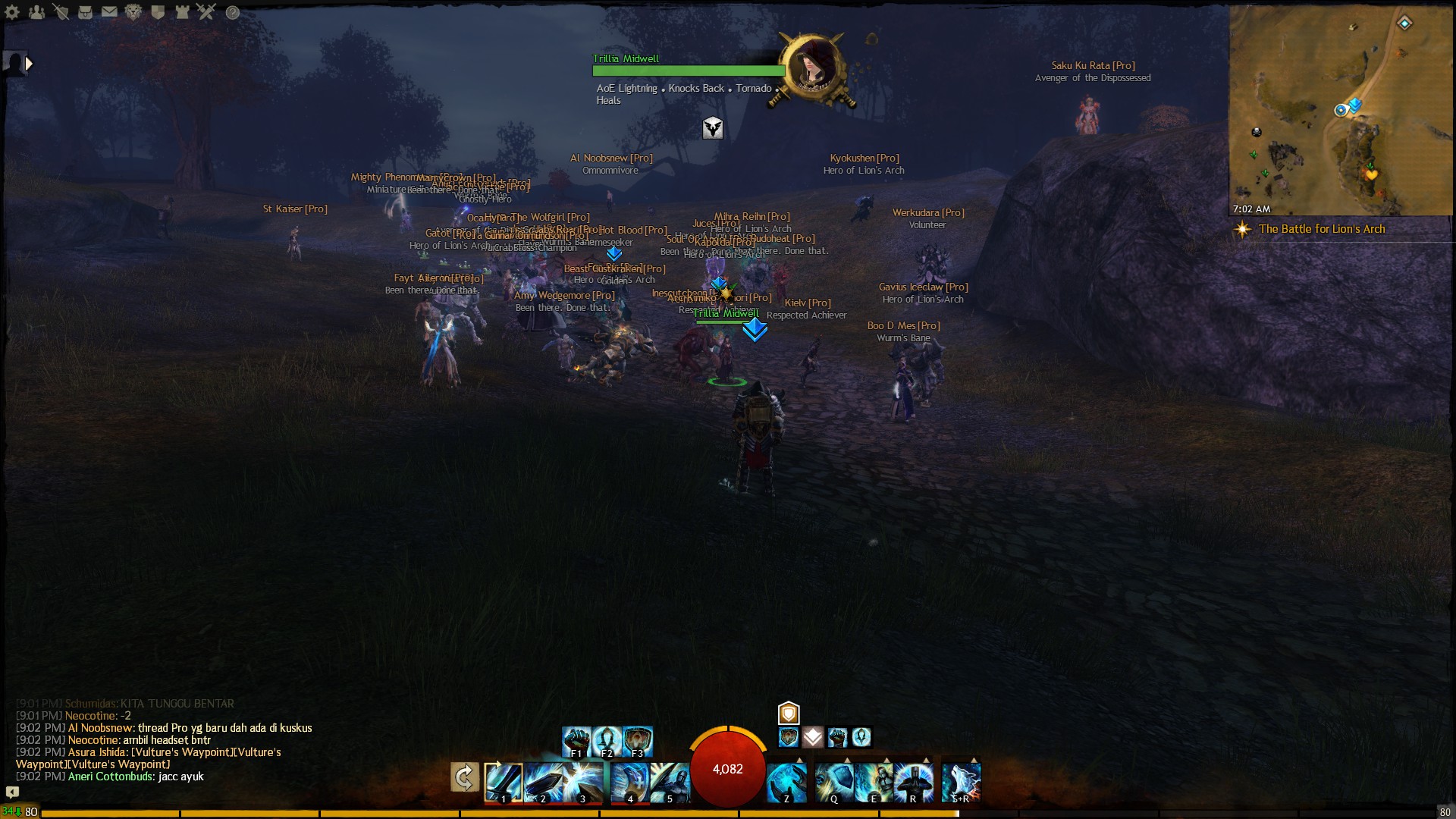The height and width of the screenshot is (819, 1456).
Task: Open the game options gear icon
Action: pos(11,12)
